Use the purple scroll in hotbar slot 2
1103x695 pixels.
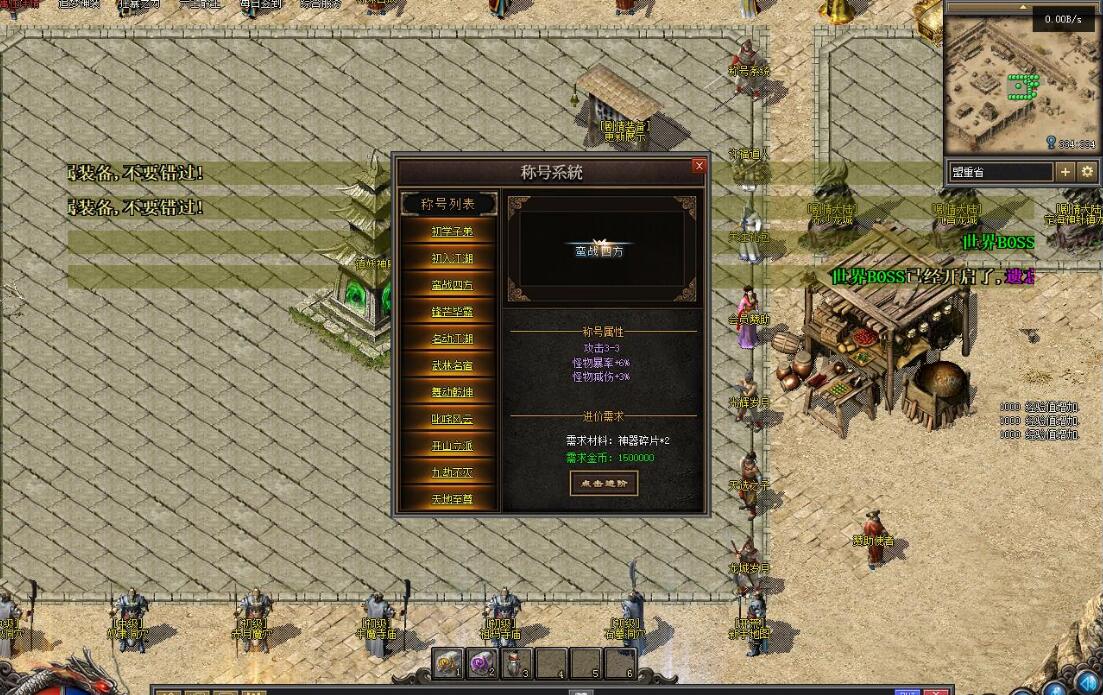[x=482, y=663]
